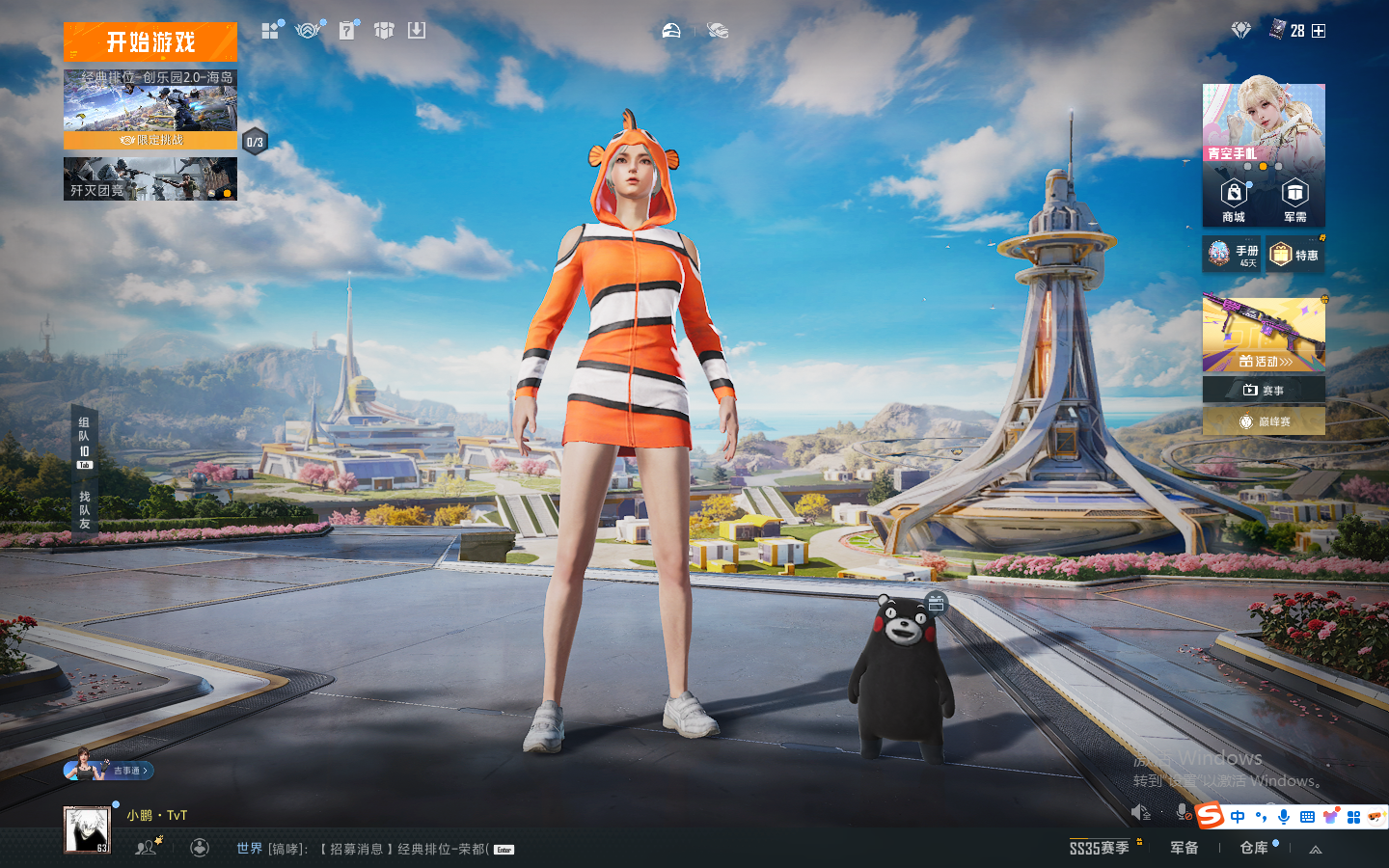
Task: Open the 组队 team panel tab
Action: pos(84,442)
